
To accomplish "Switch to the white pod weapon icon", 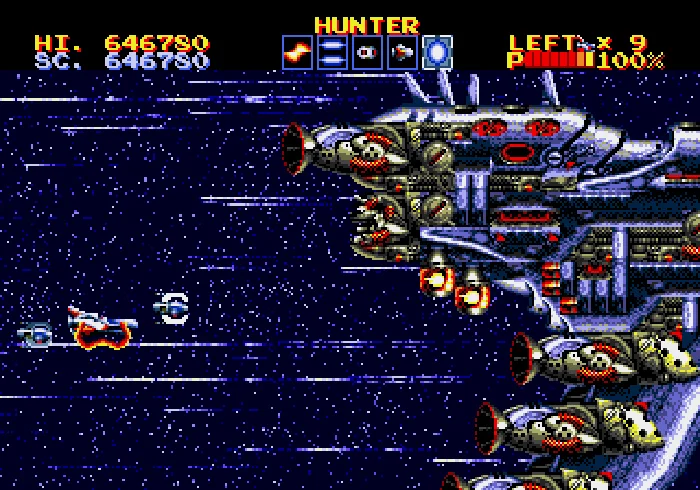I will pyautogui.click(x=367, y=52).
